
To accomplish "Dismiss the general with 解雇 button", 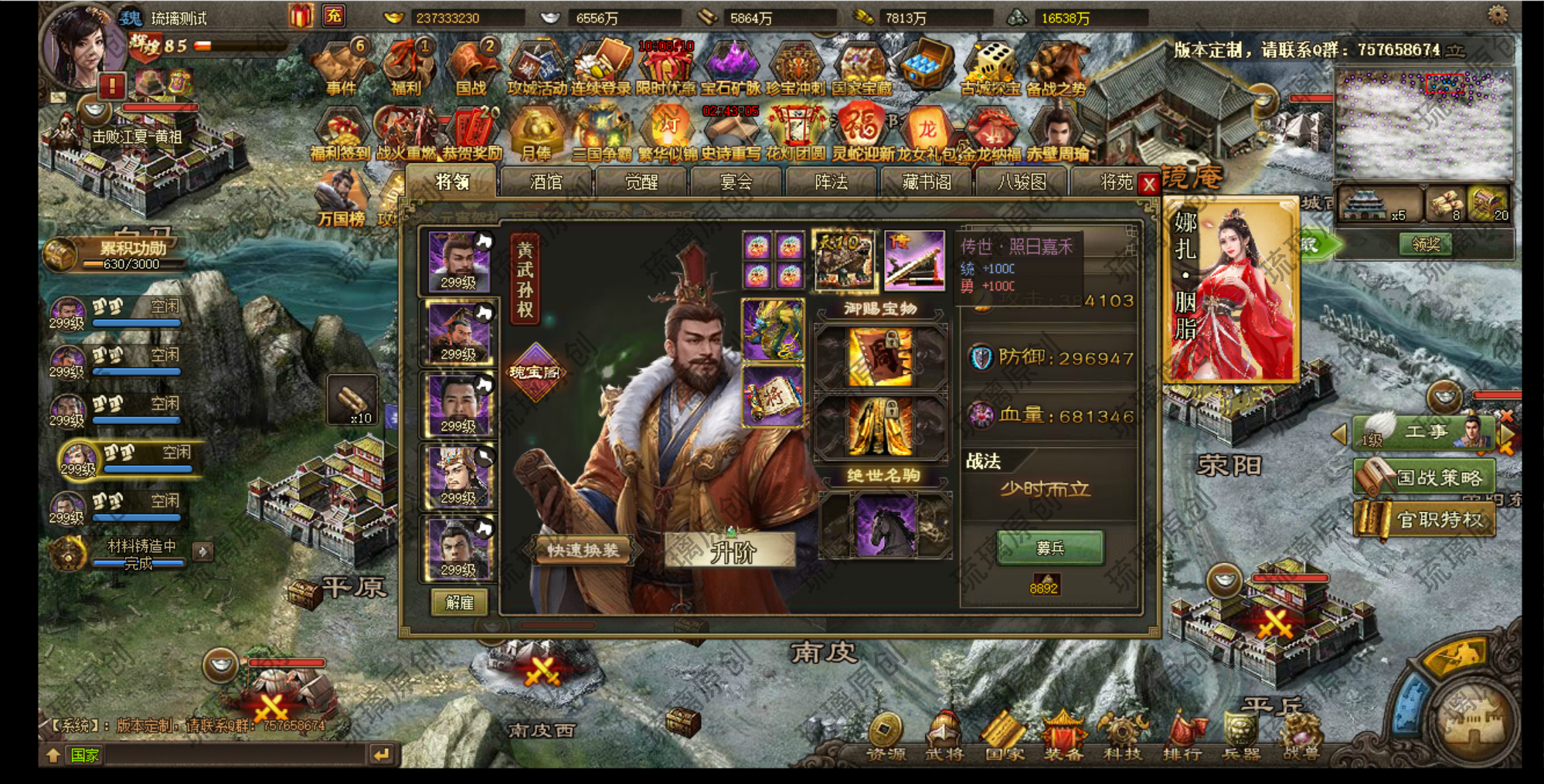I will [x=459, y=602].
